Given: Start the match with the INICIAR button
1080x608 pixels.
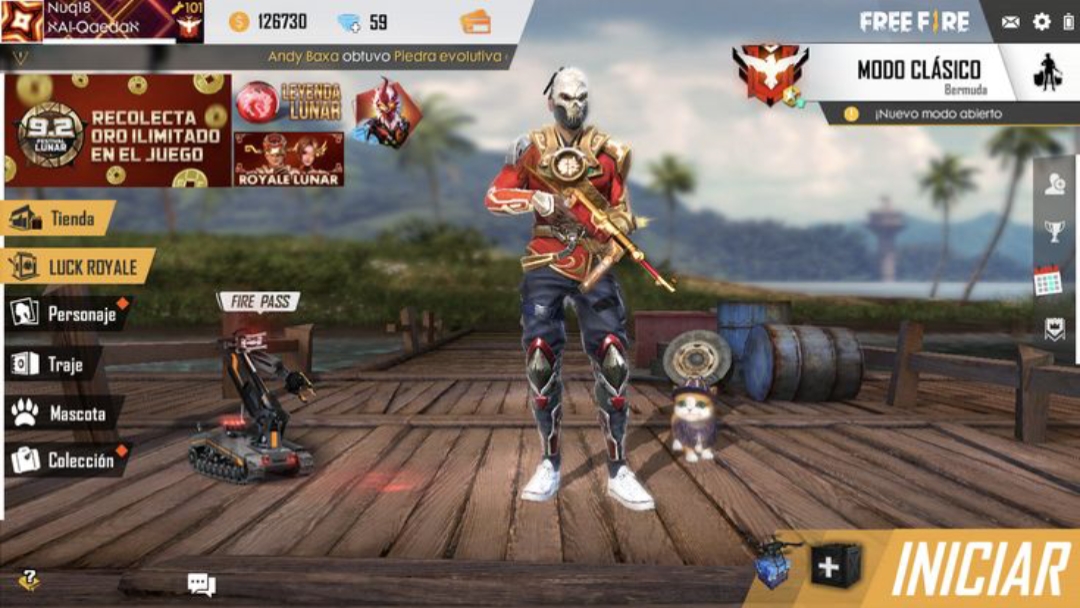Looking at the screenshot, I should [x=978, y=569].
